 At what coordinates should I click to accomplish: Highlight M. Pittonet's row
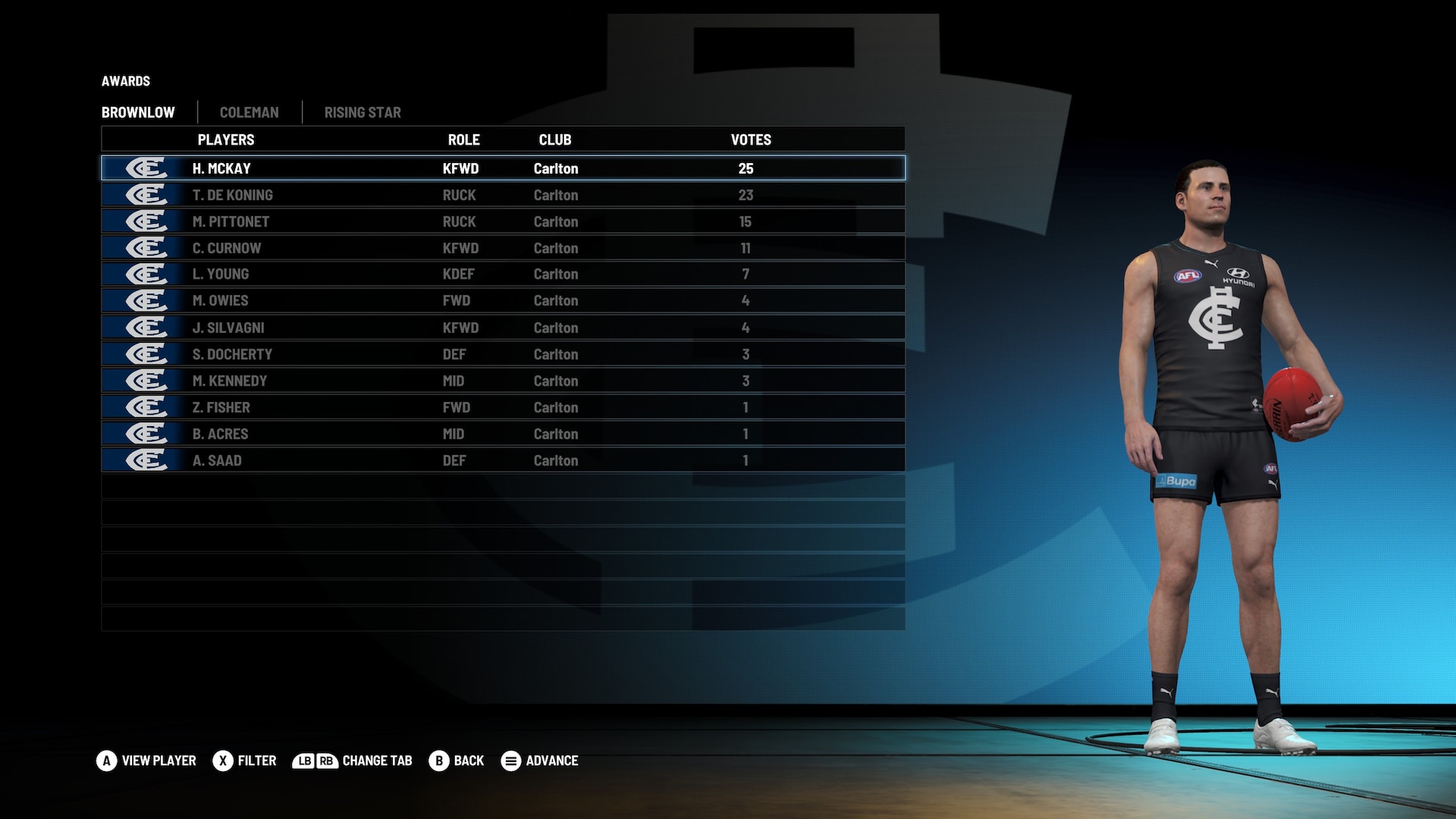(x=502, y=221)
